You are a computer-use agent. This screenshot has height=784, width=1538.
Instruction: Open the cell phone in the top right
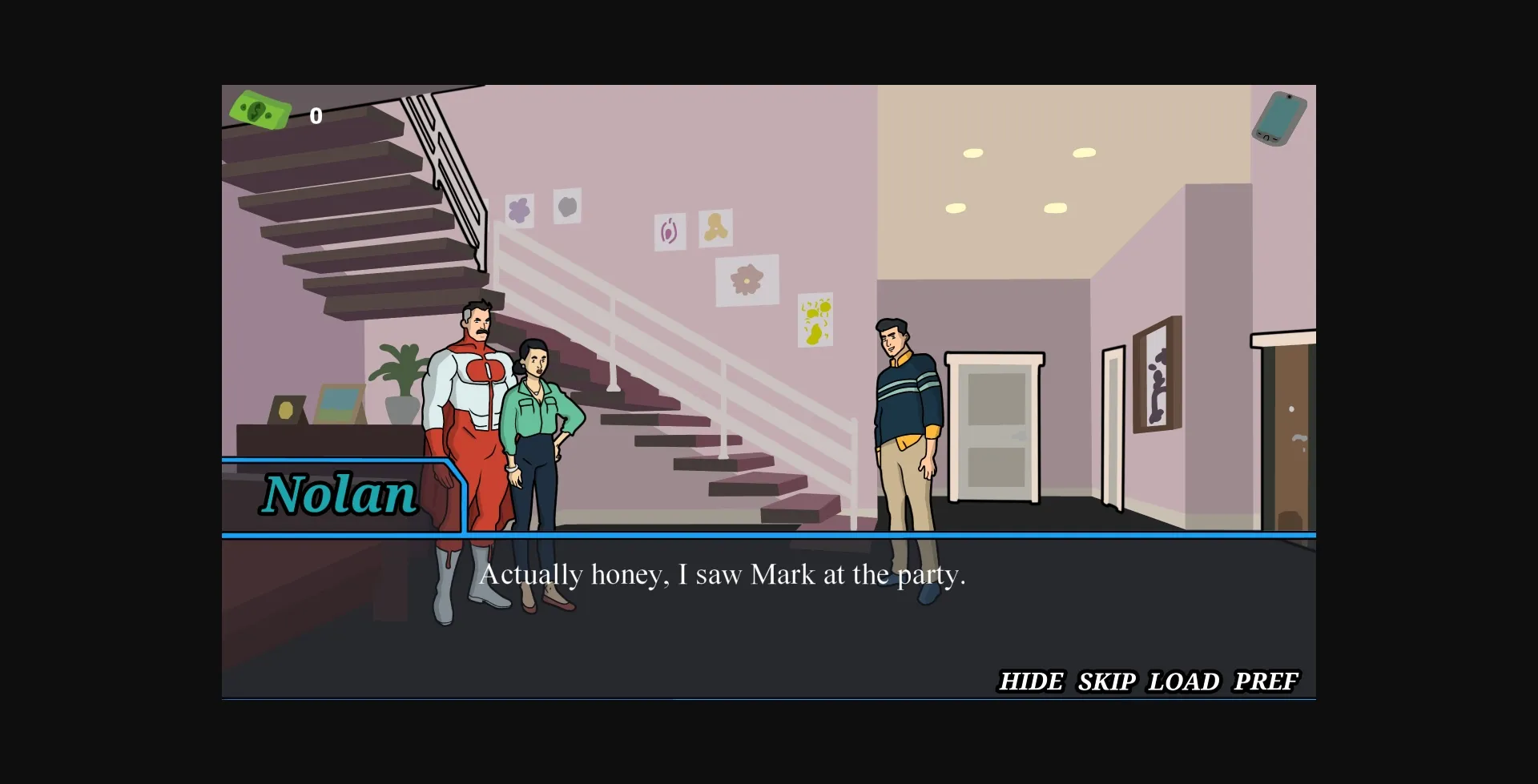(1279, 117)
